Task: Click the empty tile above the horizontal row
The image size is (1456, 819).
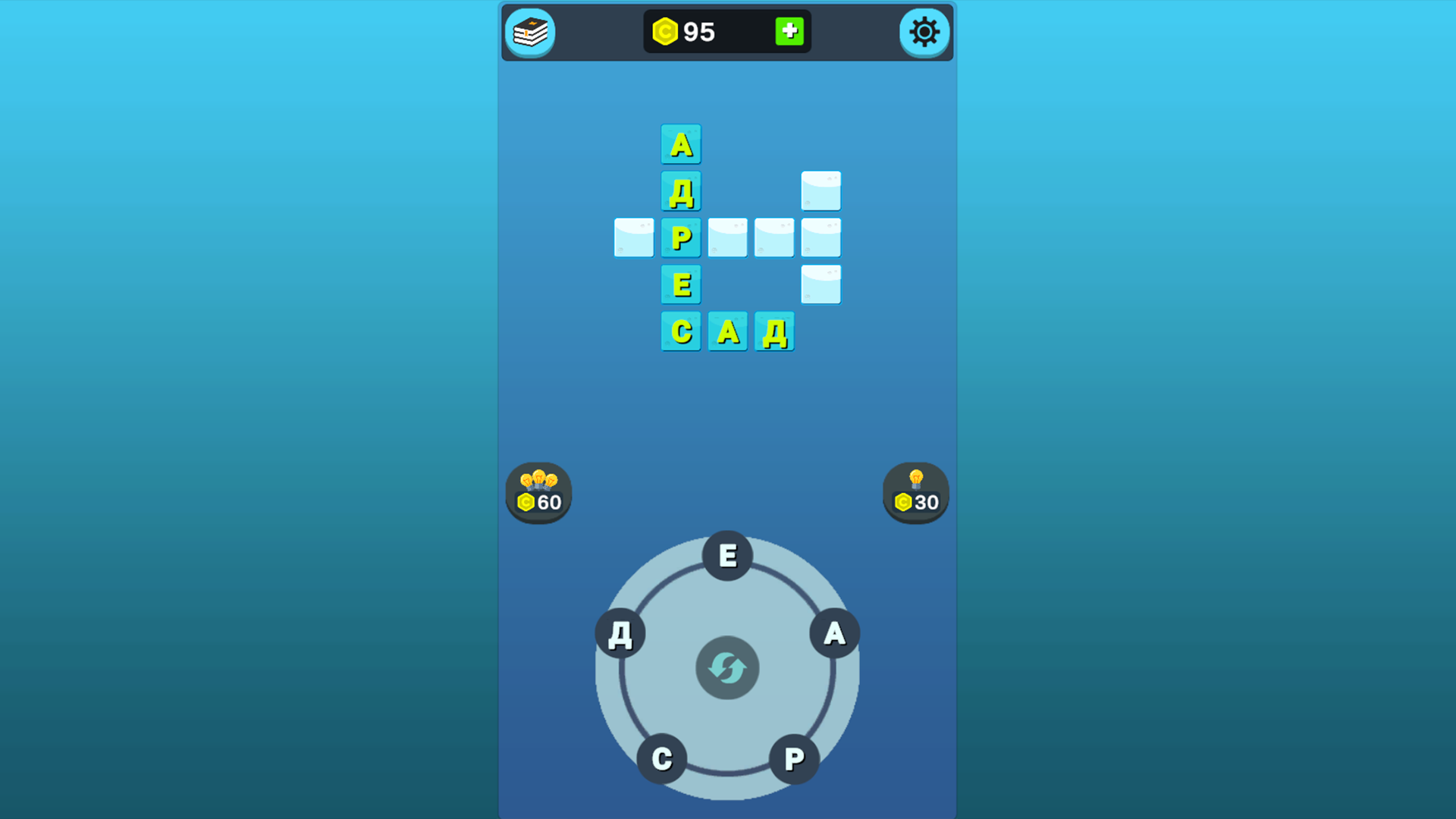Action: (x=821, y=190)
